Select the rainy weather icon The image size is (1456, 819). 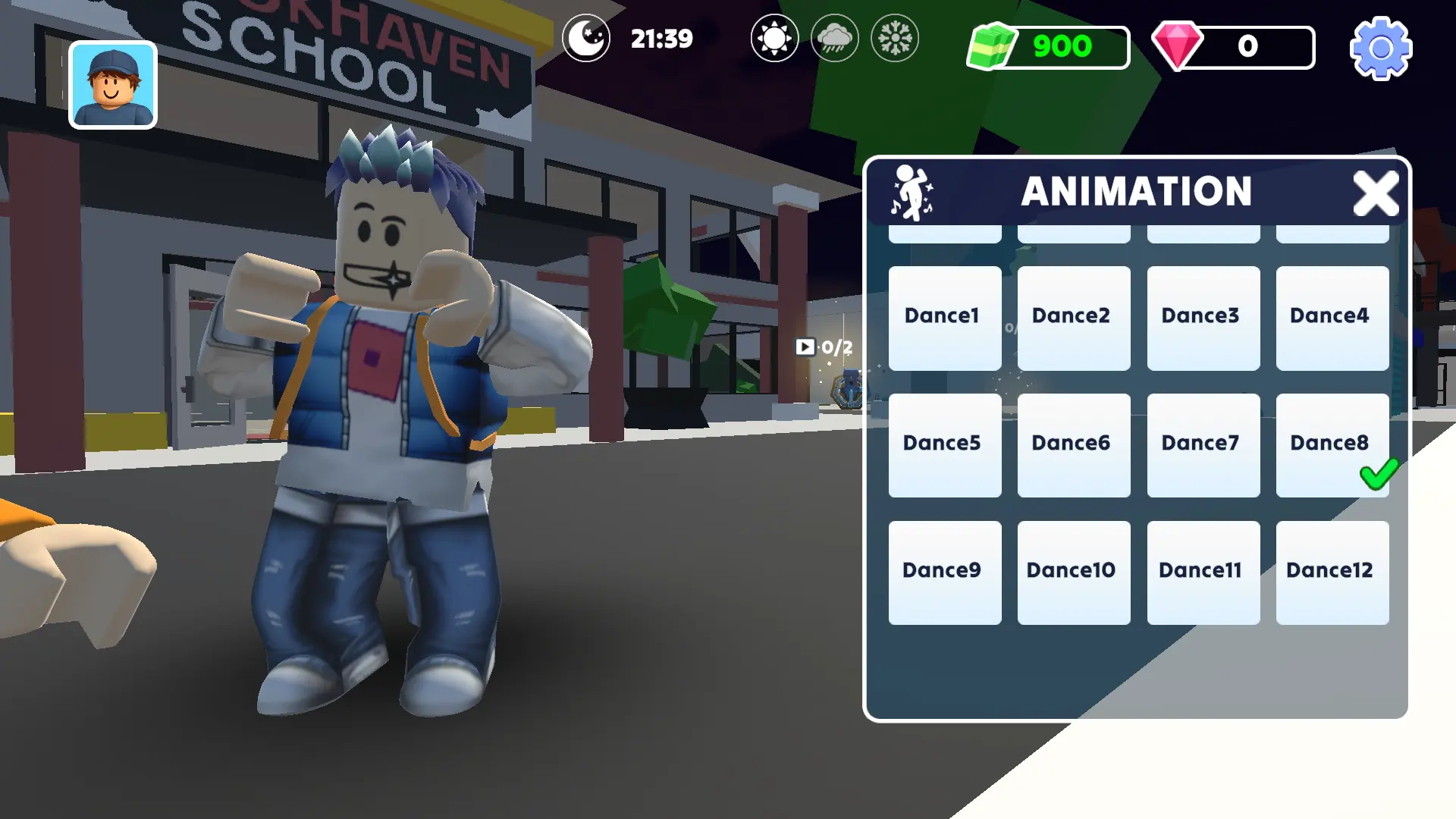(834, 38)
